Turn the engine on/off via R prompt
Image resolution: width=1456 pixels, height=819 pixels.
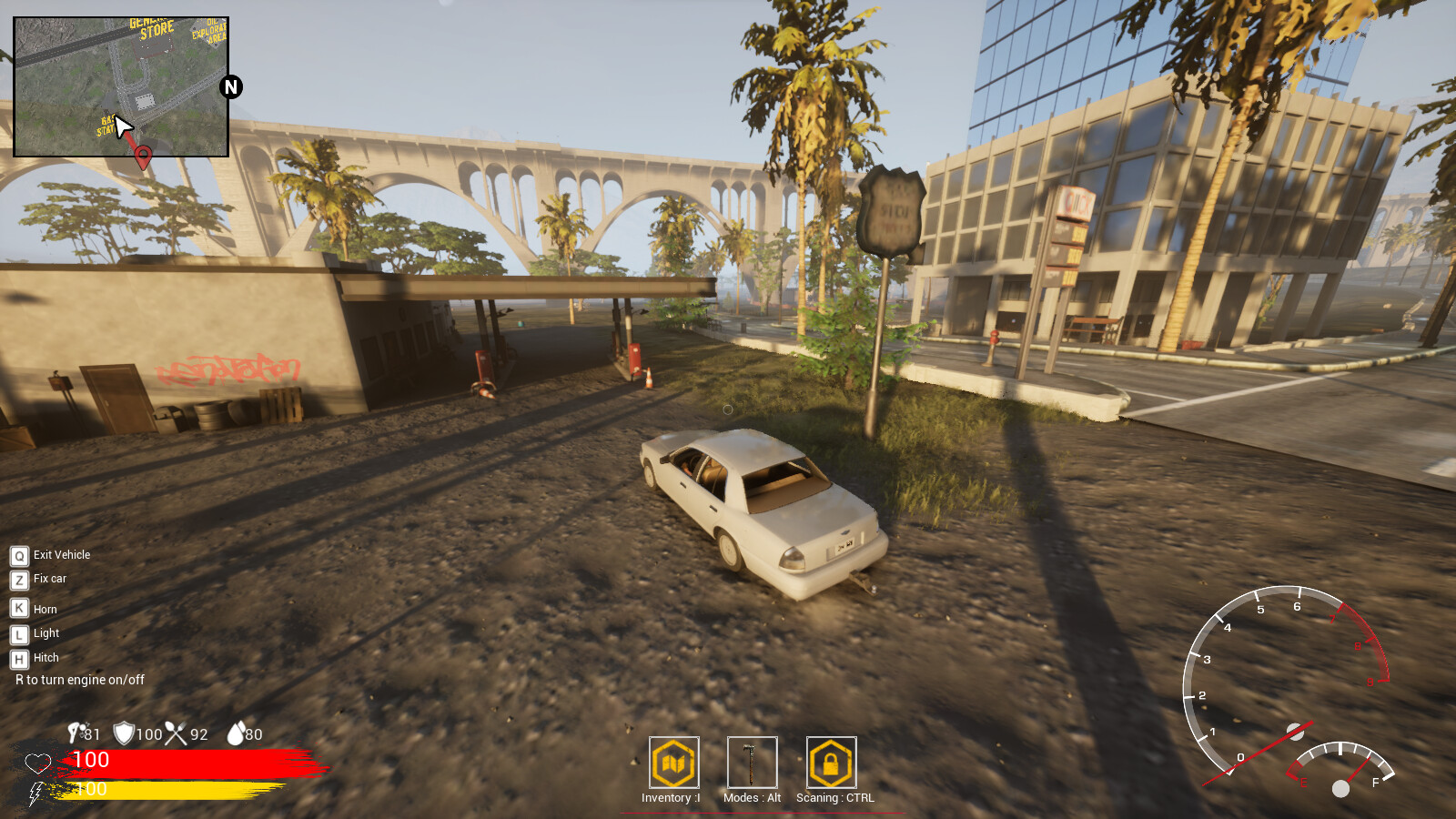coord(80,680)
